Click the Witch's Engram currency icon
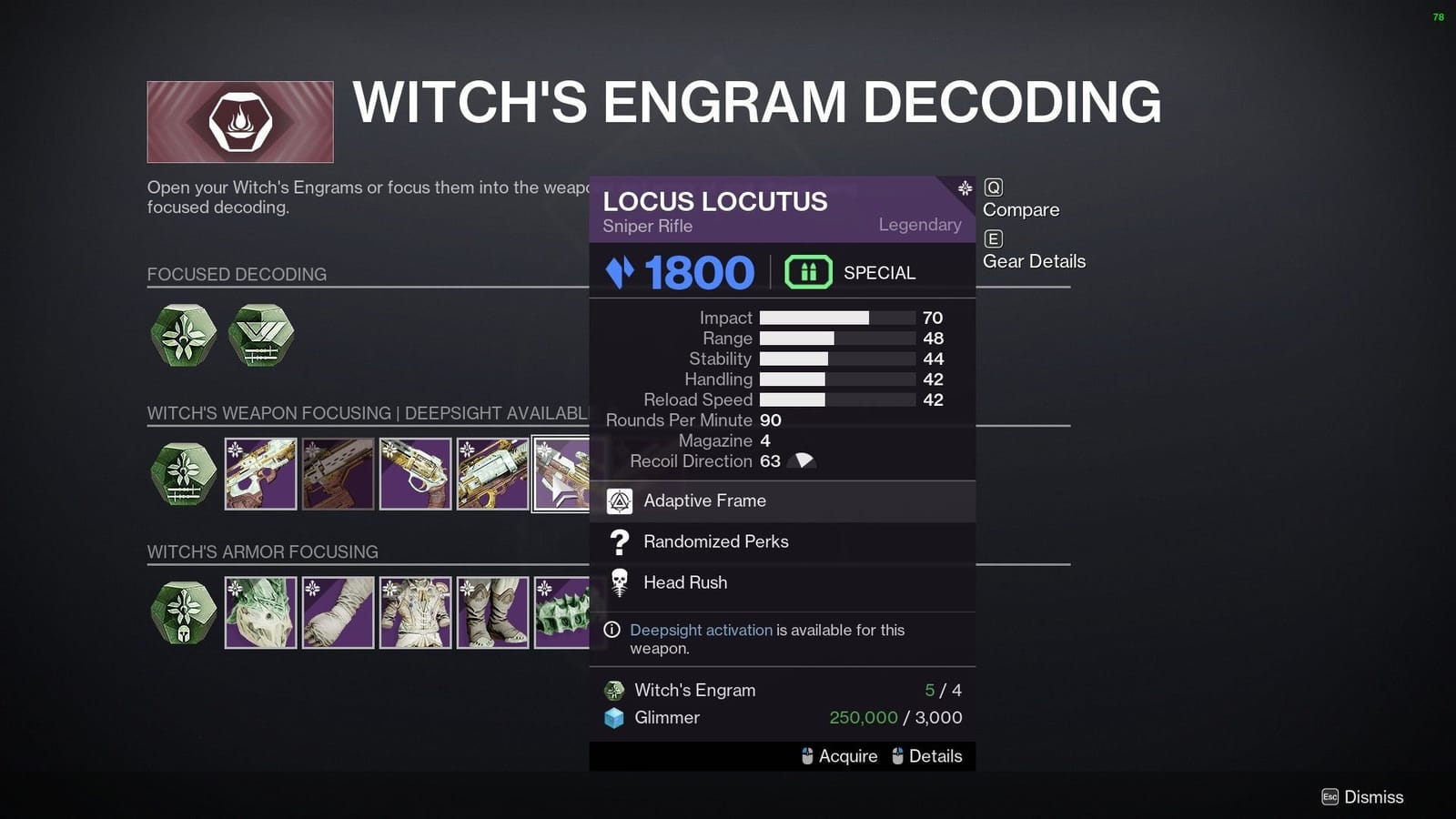Screen dimensions: 1456x819 (x=615, y=690)
